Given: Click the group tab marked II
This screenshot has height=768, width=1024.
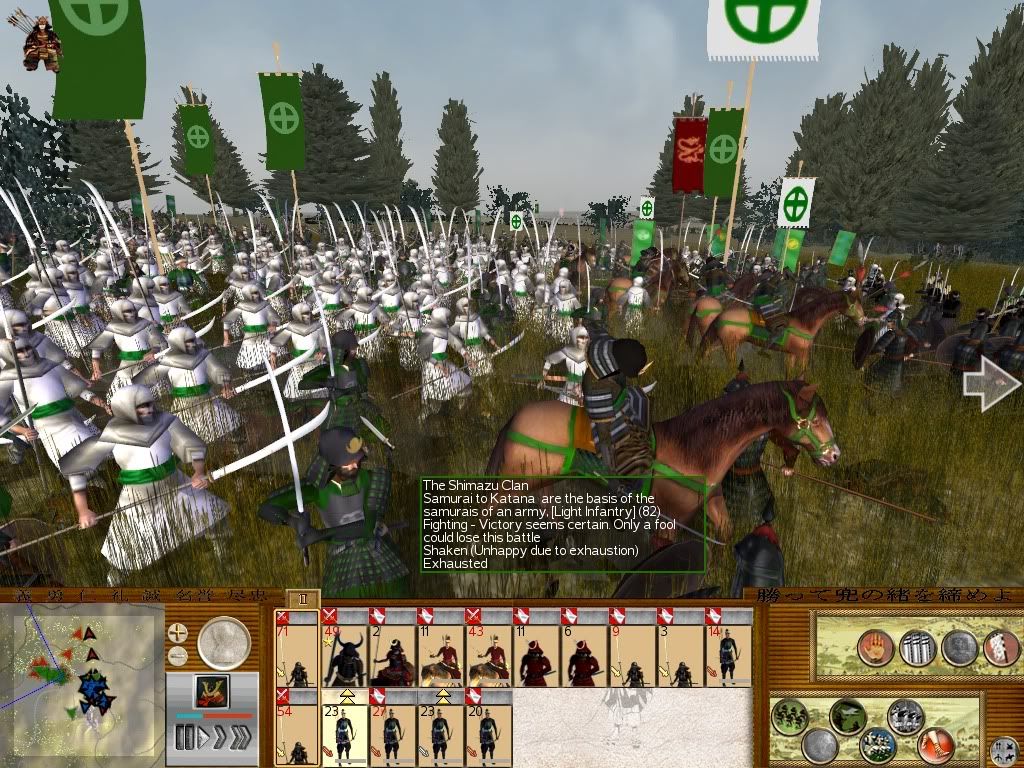Looking at the screenshot, I should (304, 598).
